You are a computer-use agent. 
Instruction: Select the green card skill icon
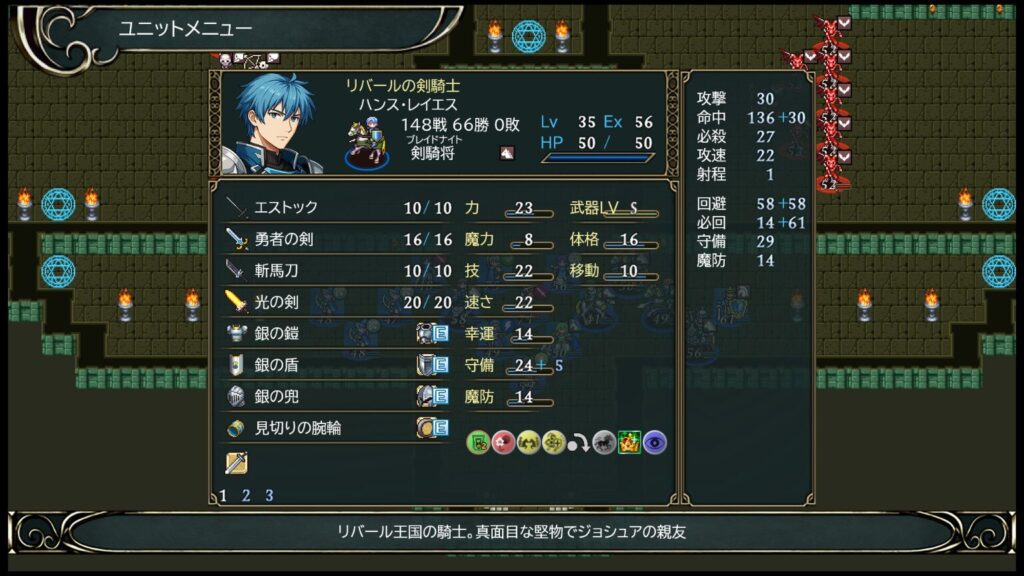click(x=479, y=442)
